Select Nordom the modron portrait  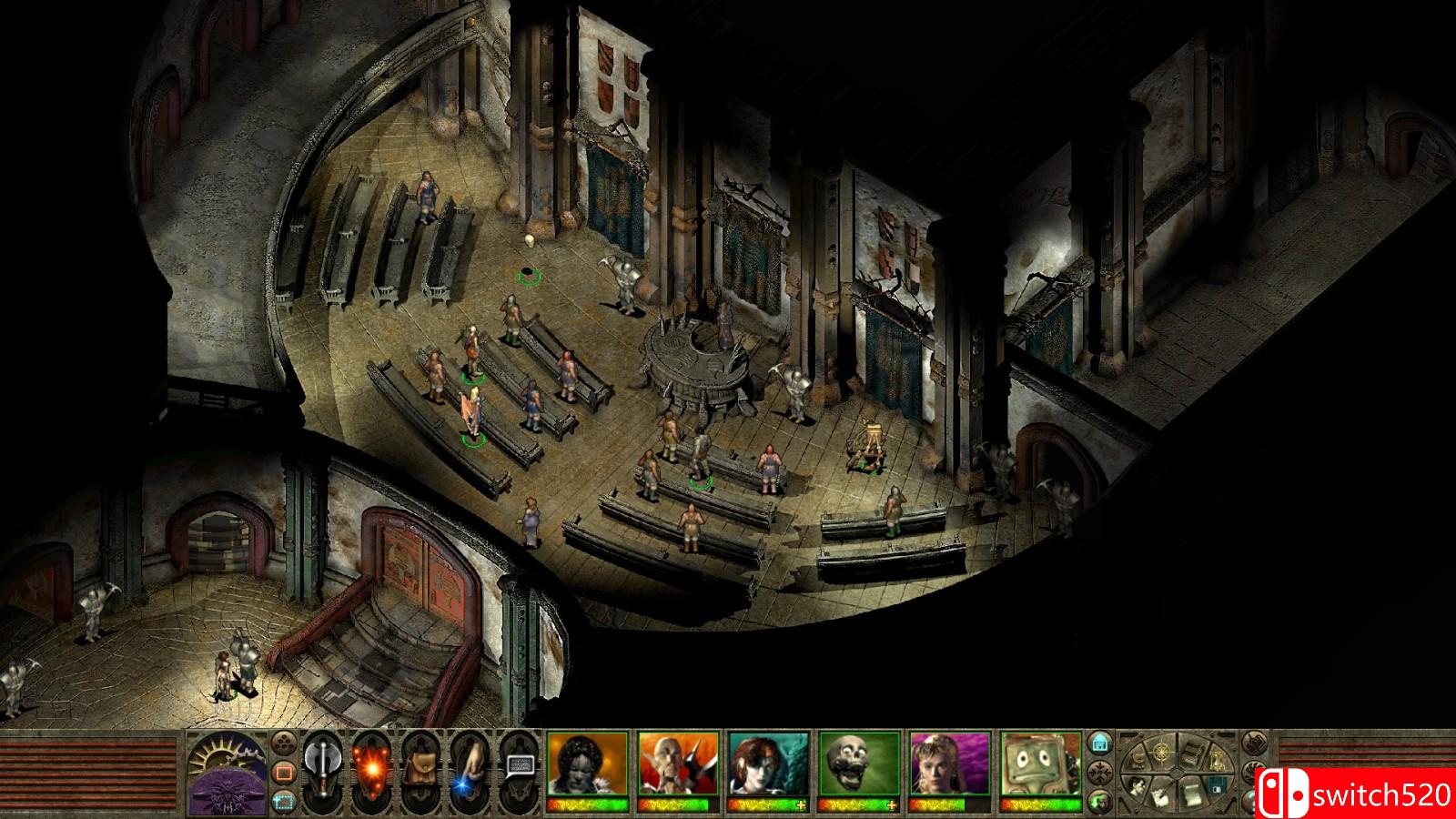tap(1040, 764)
